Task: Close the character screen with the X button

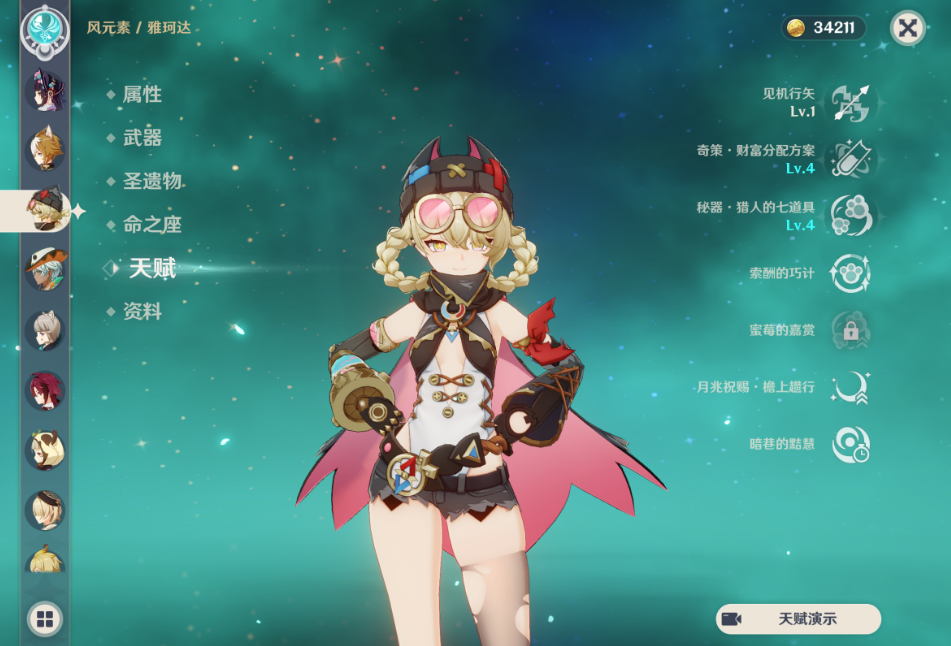Action: [907, 28]
